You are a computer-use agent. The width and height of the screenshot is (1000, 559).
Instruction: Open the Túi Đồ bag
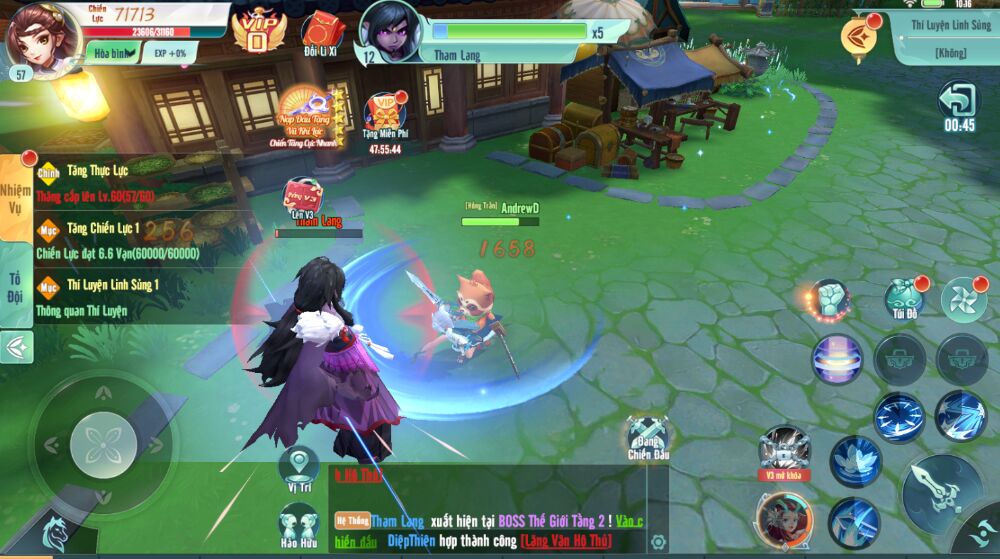(904, 298)
